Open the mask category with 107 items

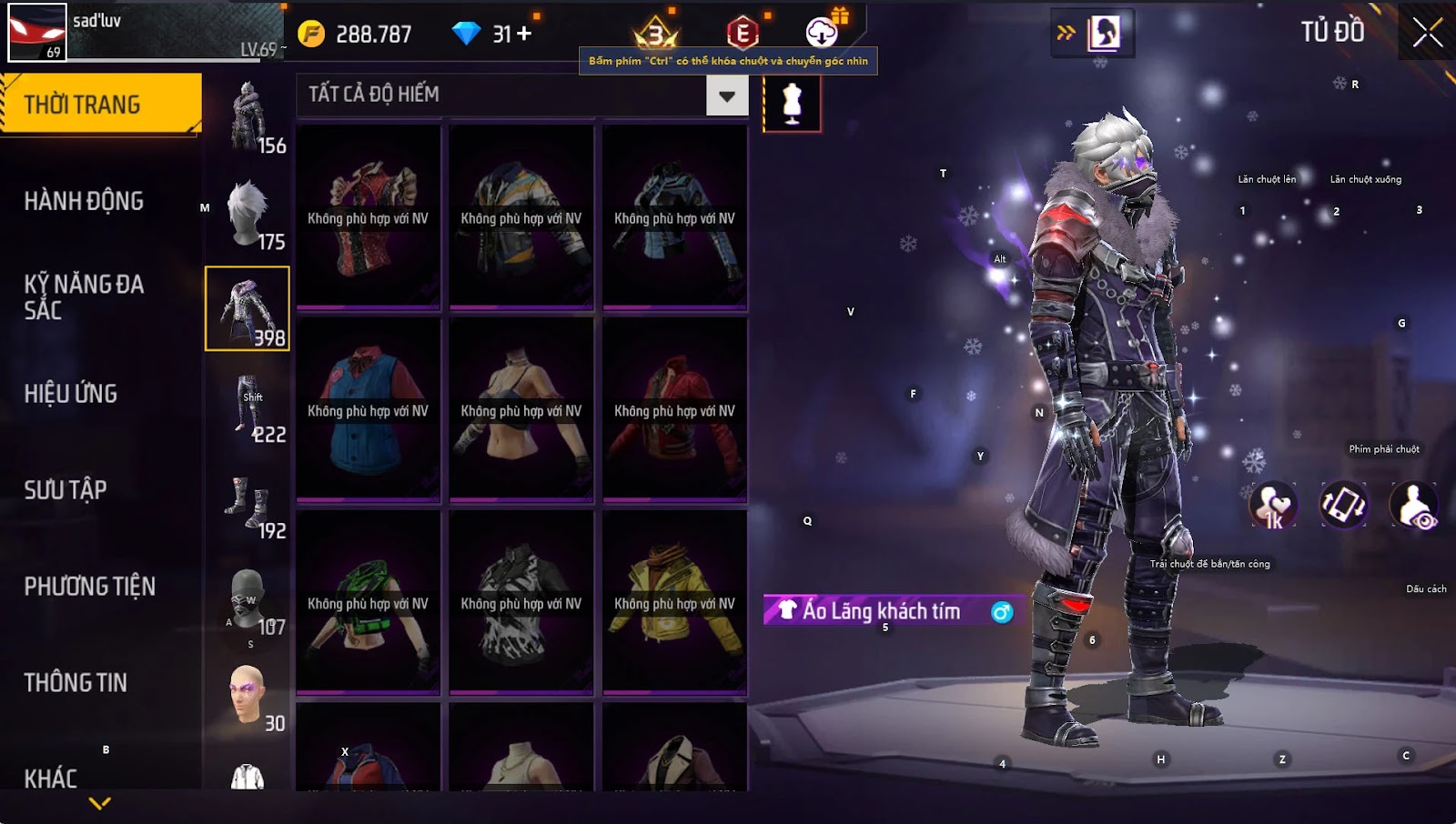pos(248,598)
